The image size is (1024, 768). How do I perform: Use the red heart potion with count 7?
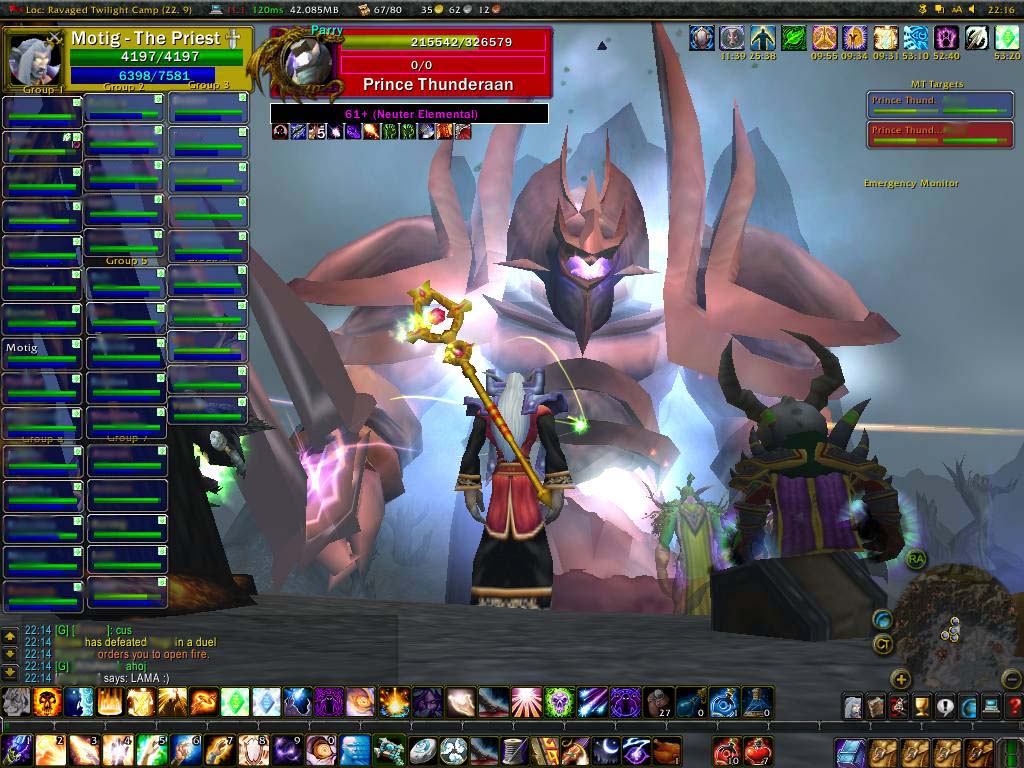coord(759,750)
